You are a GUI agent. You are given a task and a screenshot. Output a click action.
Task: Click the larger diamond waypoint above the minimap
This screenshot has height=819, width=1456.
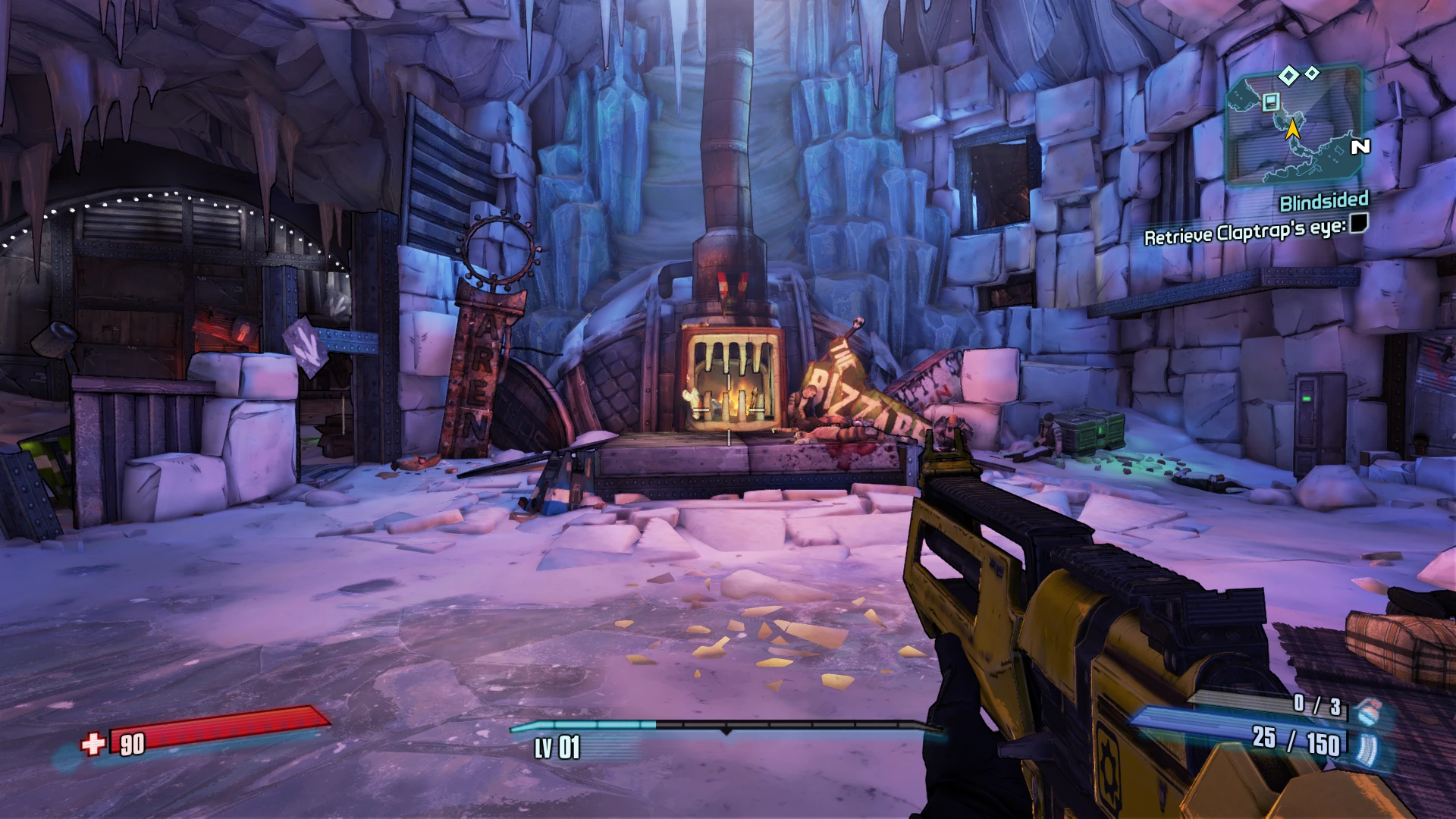(1288, 74)
